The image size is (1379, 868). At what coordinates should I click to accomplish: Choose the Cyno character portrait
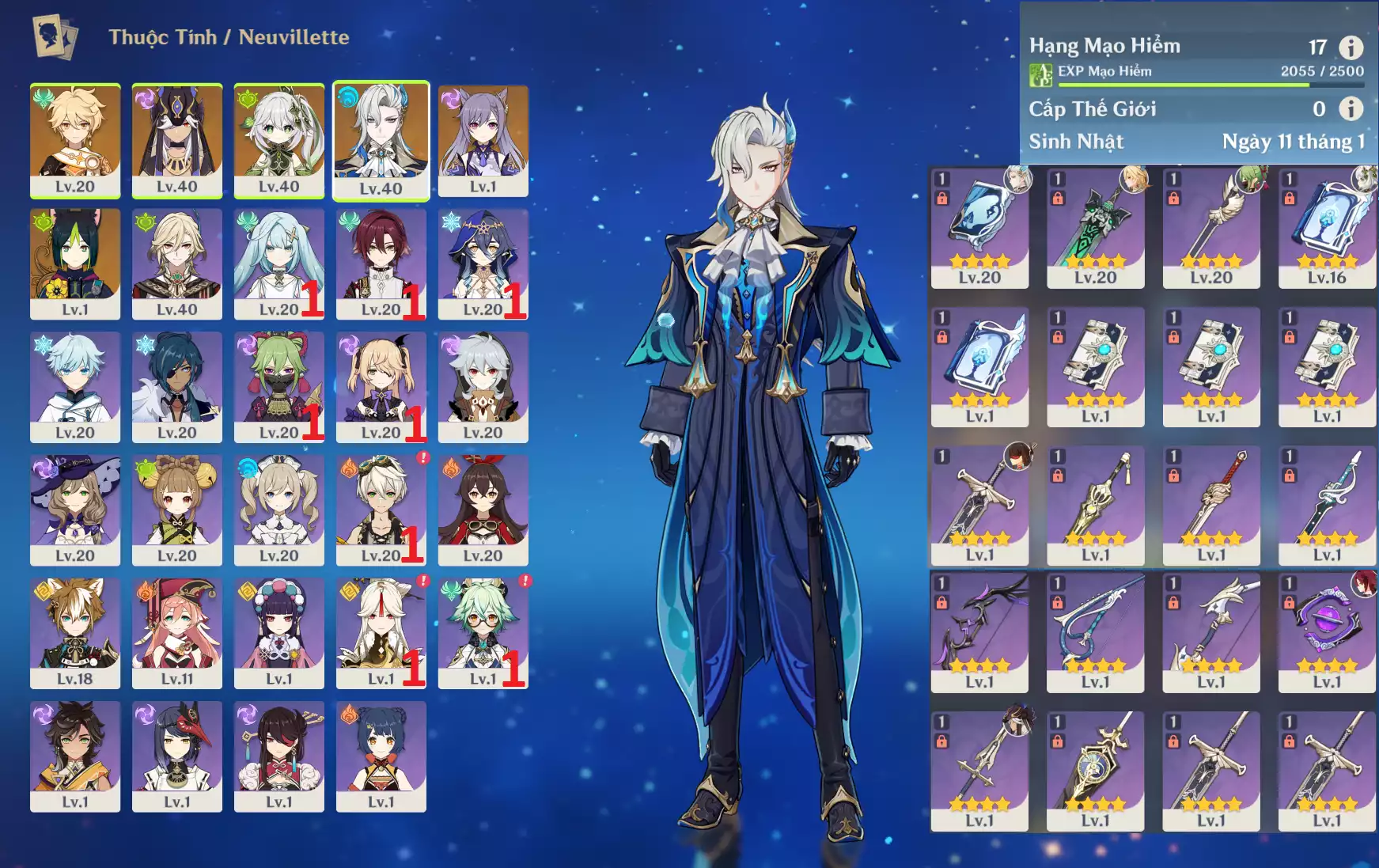(176, 140)
